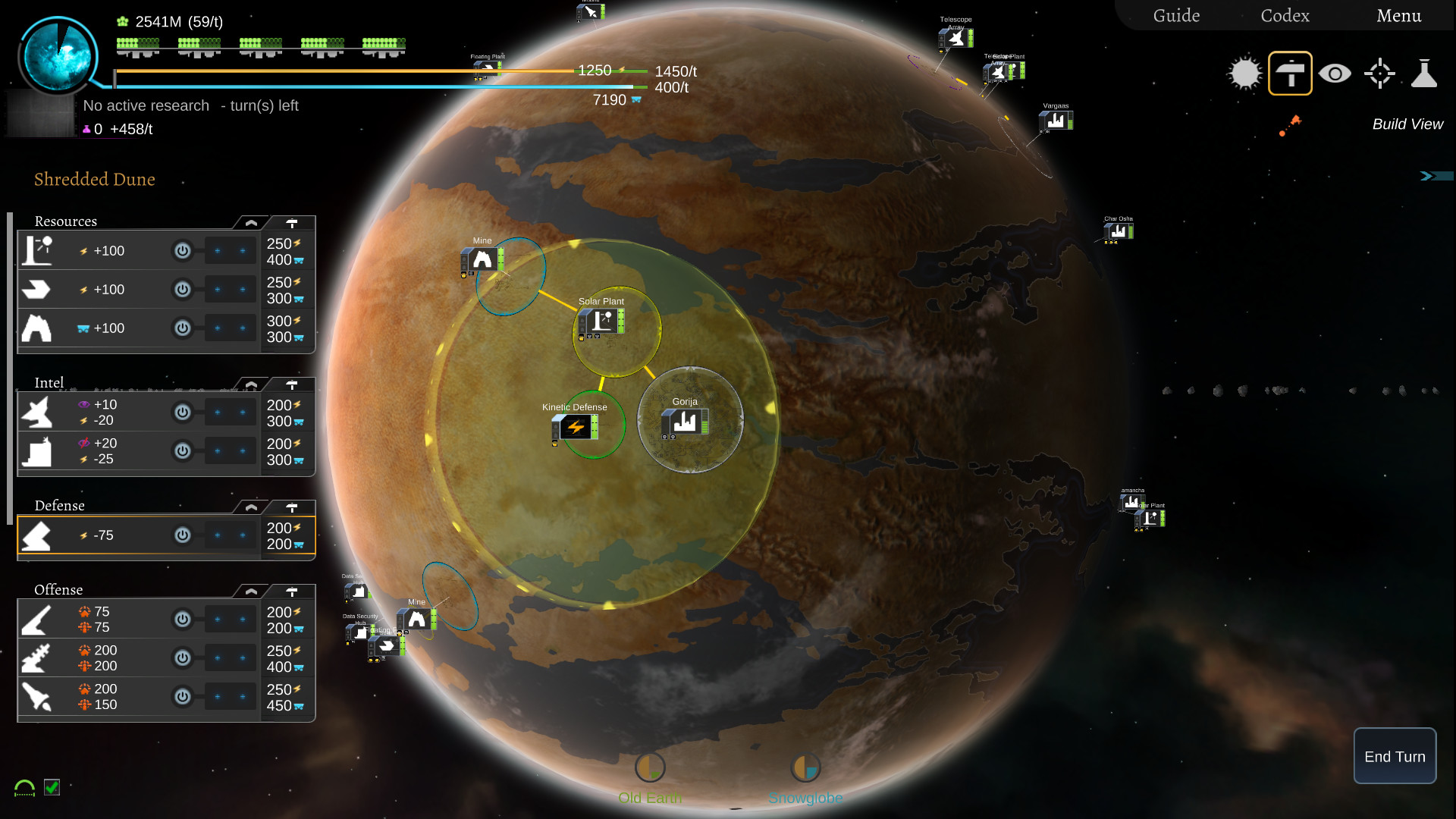This screenshot has width=1456, height=819.
Task: Collapse the Resources section with its chevron
Action: (250, 222)
